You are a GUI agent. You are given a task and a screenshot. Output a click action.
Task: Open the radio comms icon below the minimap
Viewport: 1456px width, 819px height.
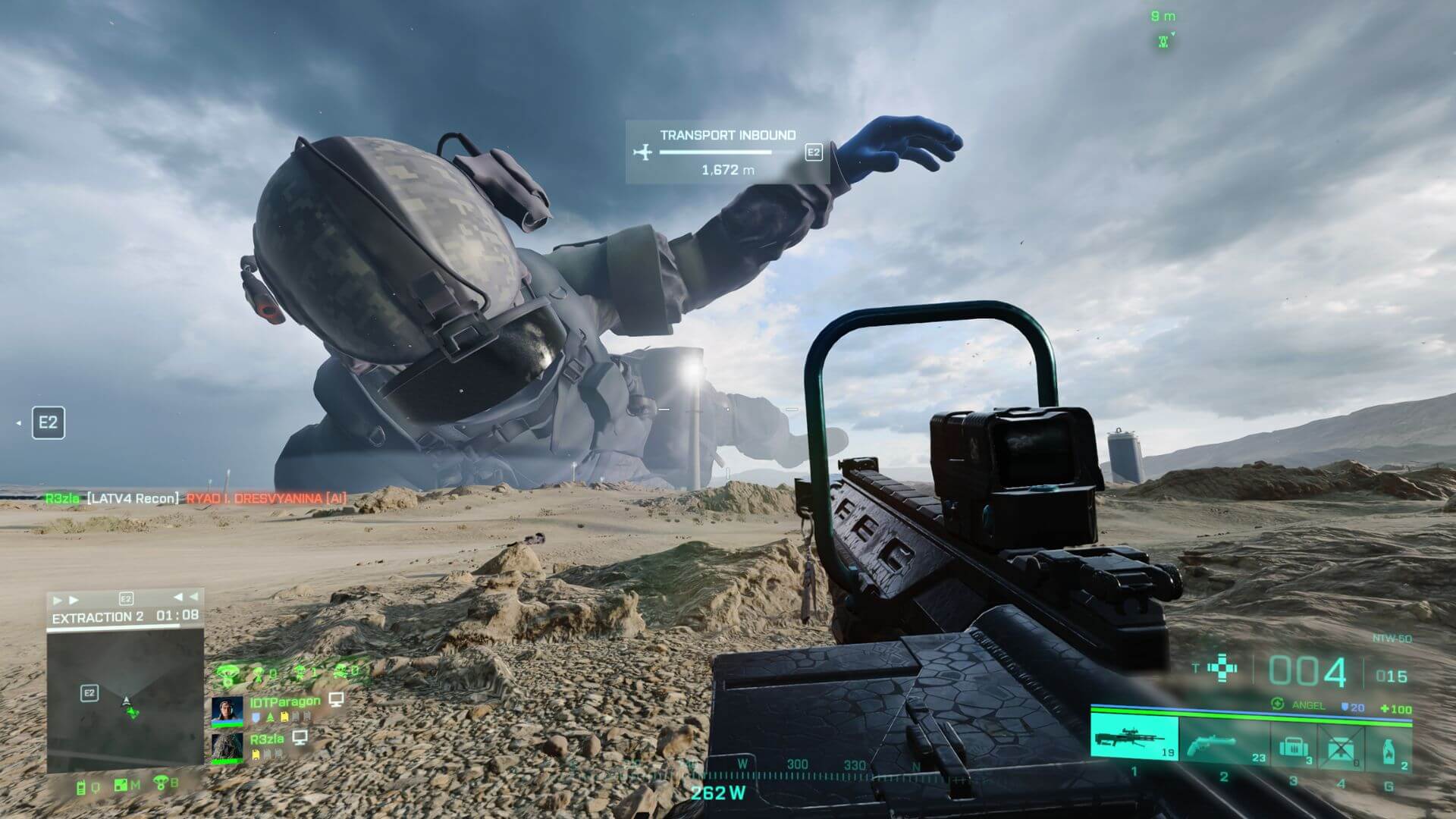pyautogui.click(x=82, y=786)
